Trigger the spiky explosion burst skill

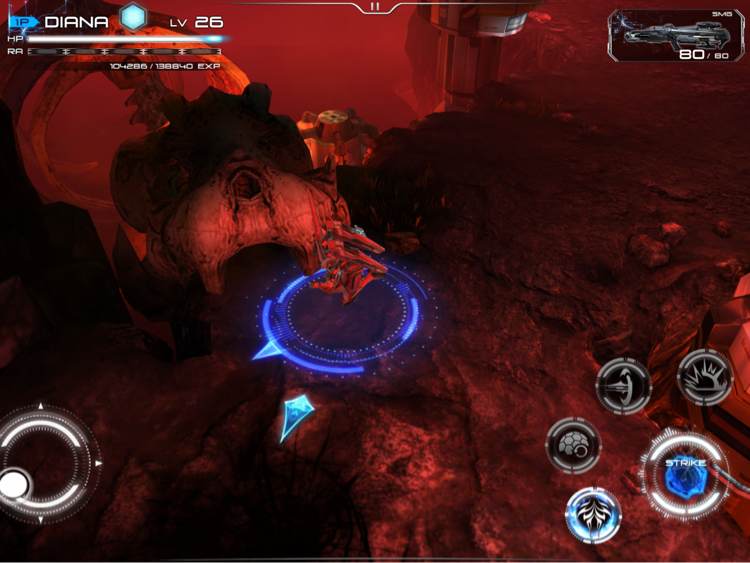tap(705, 376)
